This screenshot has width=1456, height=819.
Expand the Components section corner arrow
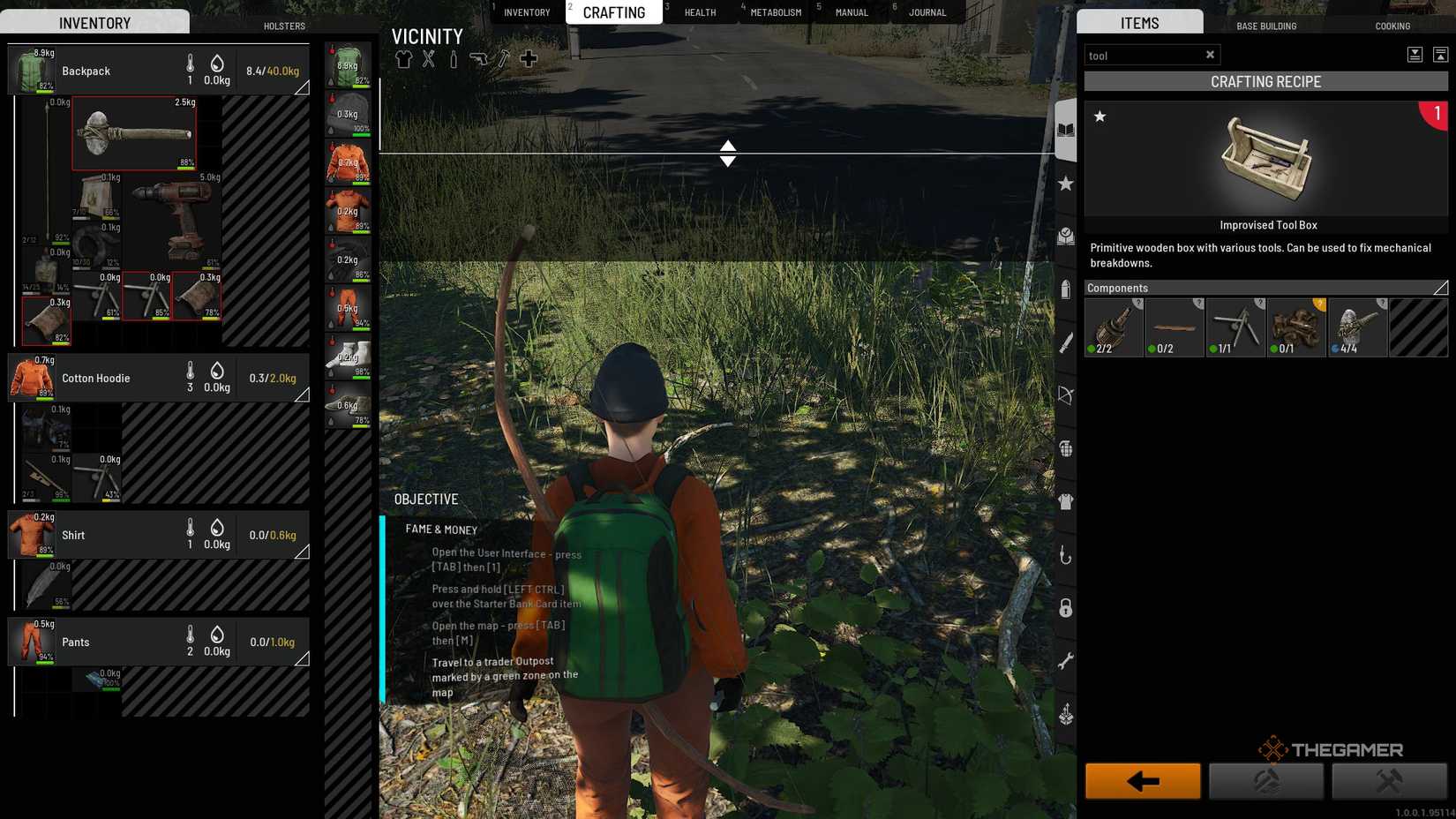[1441, 288]
